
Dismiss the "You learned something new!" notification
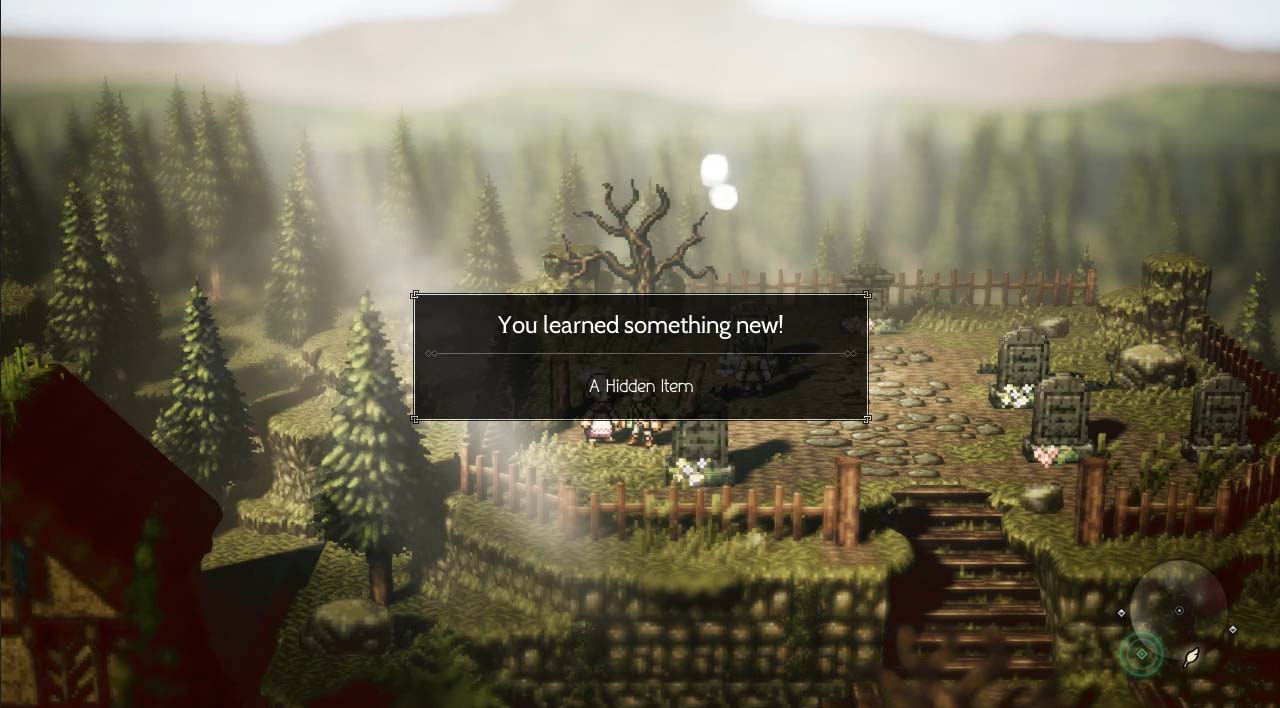click(x=640, y=356)
